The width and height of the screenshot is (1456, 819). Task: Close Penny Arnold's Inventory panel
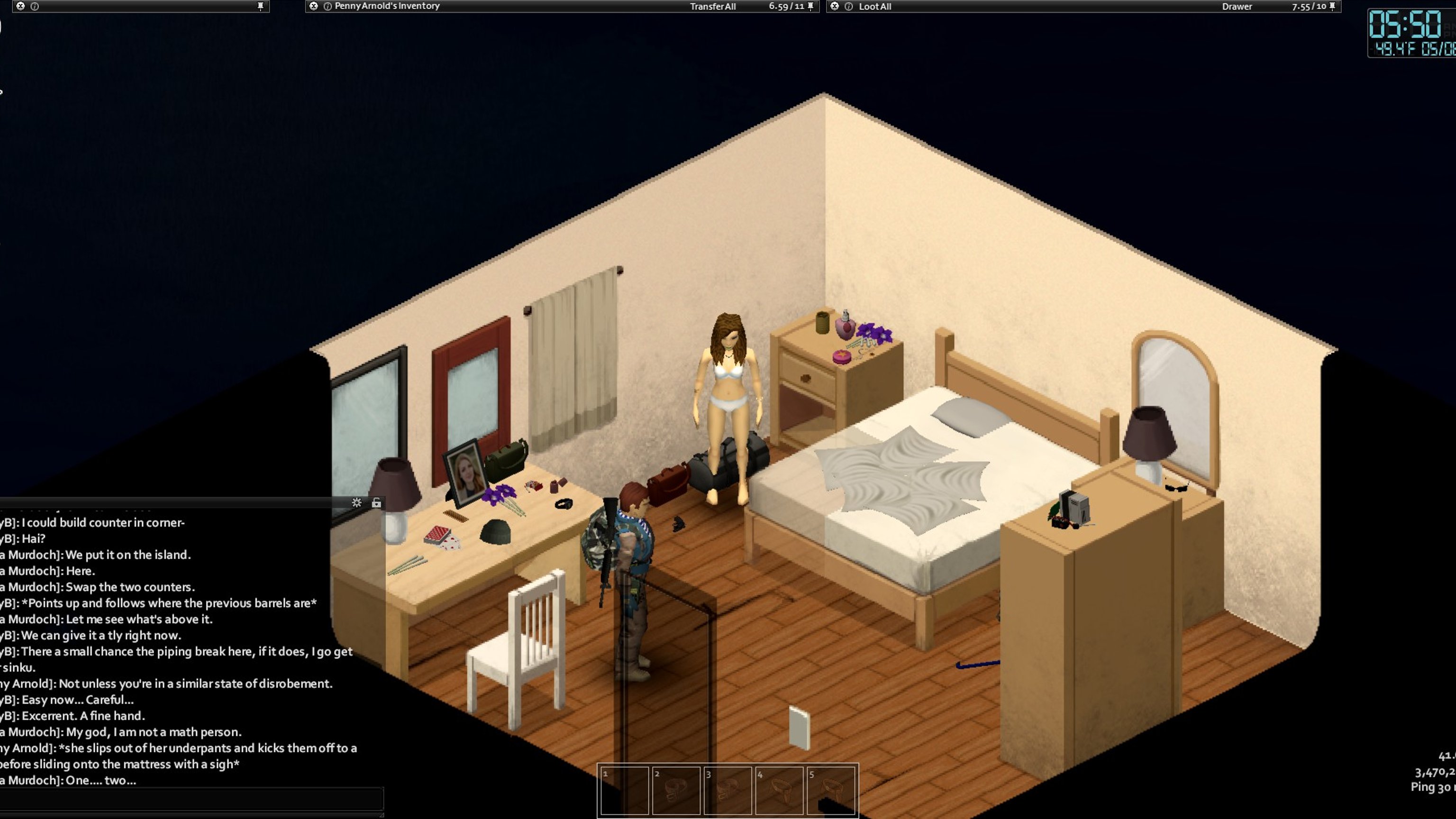(x=314, y=6)
